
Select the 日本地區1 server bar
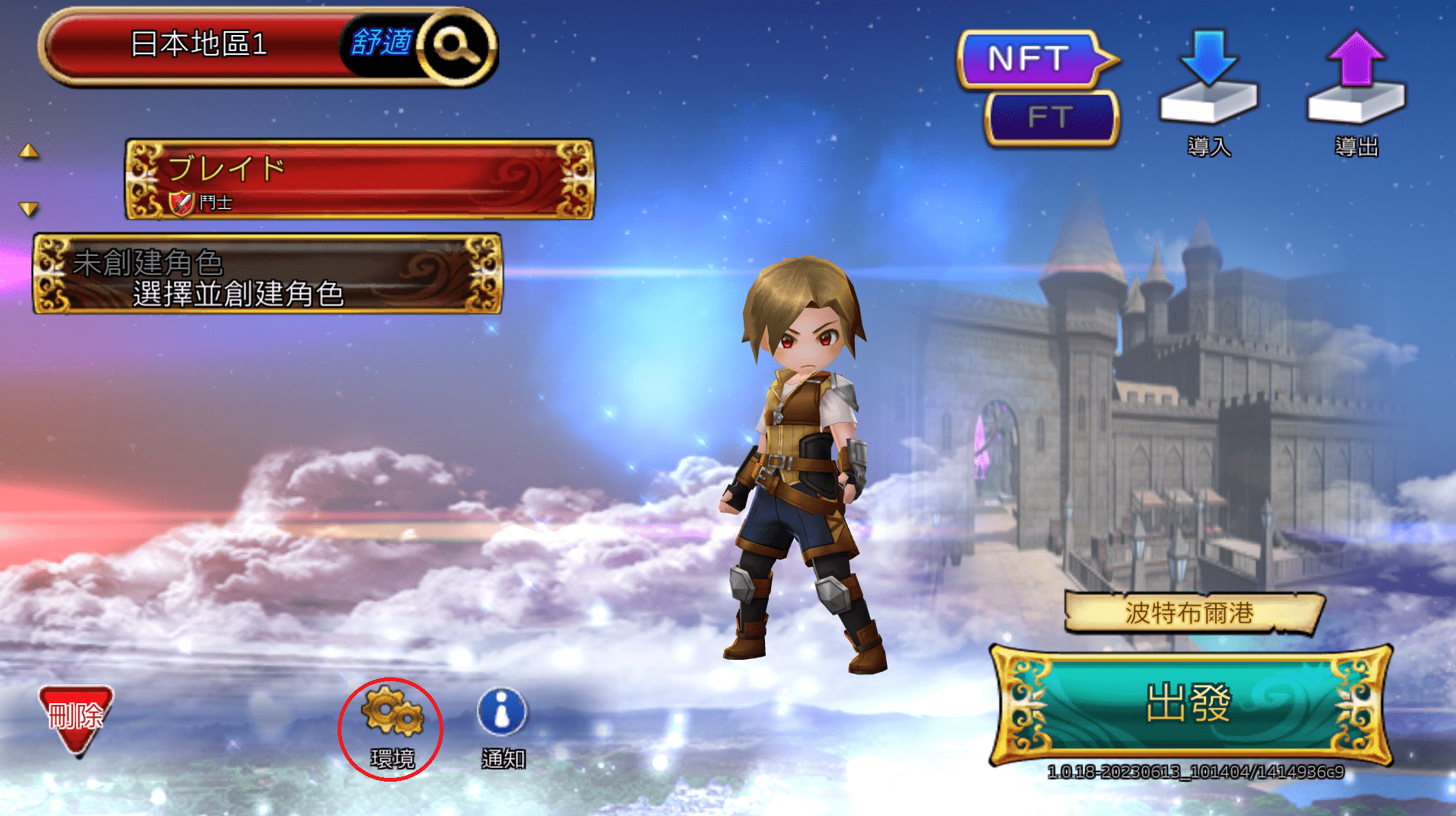click(198, 45)
